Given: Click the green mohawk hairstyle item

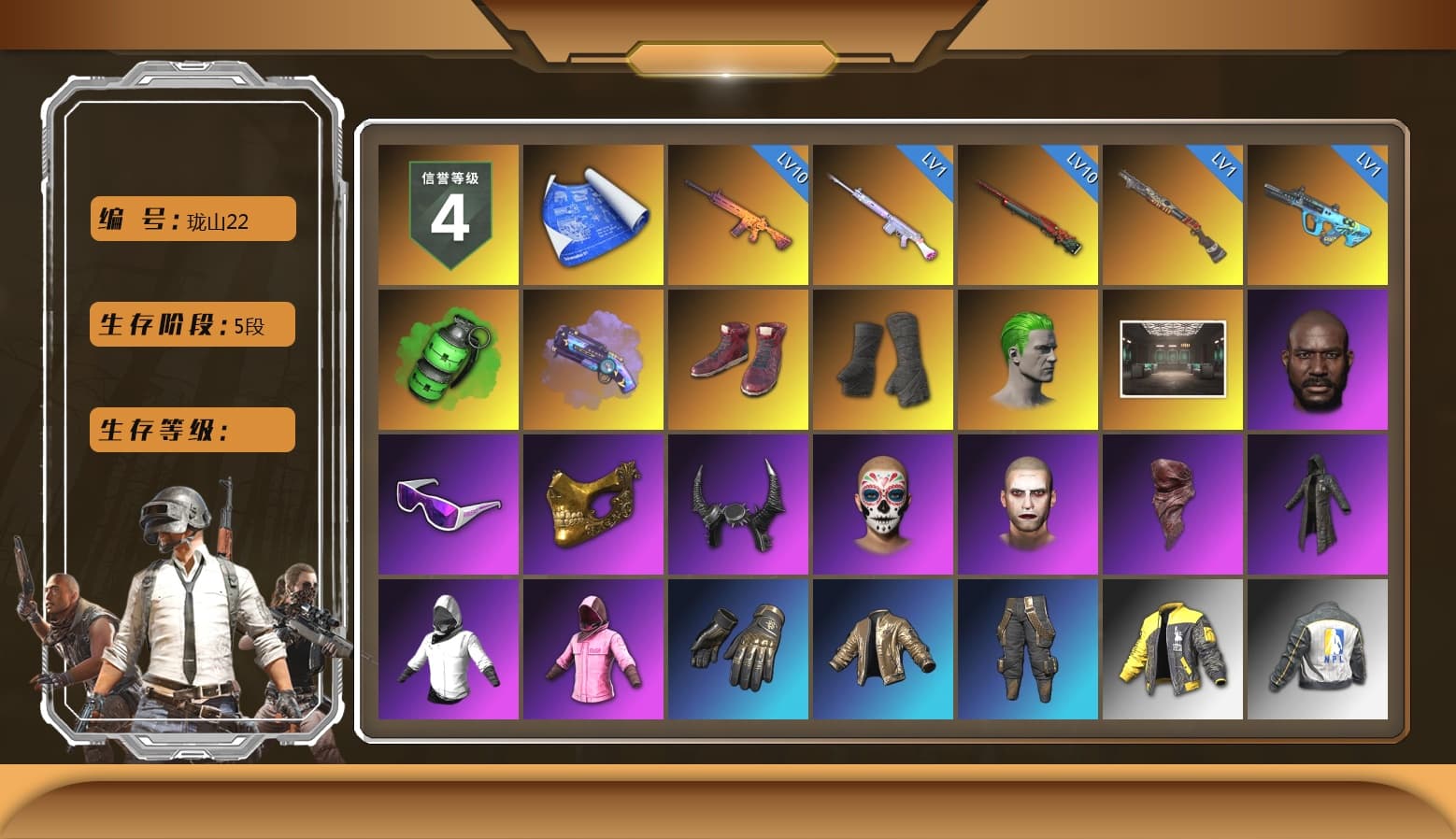Looking at the screenshot, I should pos(1028,358).
